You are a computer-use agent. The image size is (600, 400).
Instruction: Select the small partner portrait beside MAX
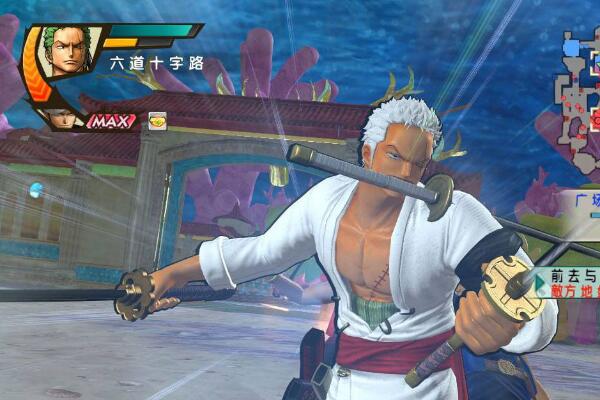tap(63, 118)
